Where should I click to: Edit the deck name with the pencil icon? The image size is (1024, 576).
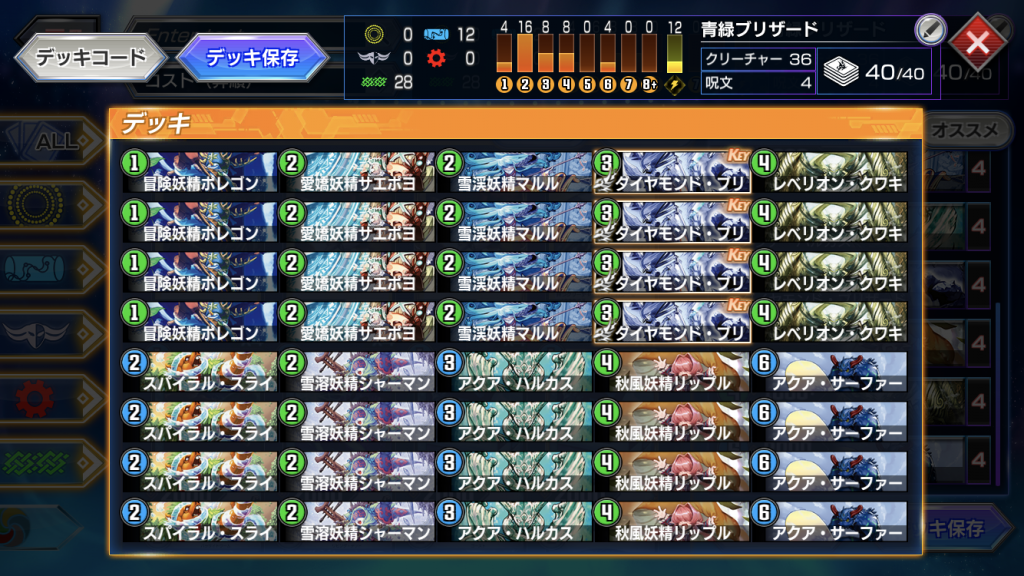coord(930,30)
